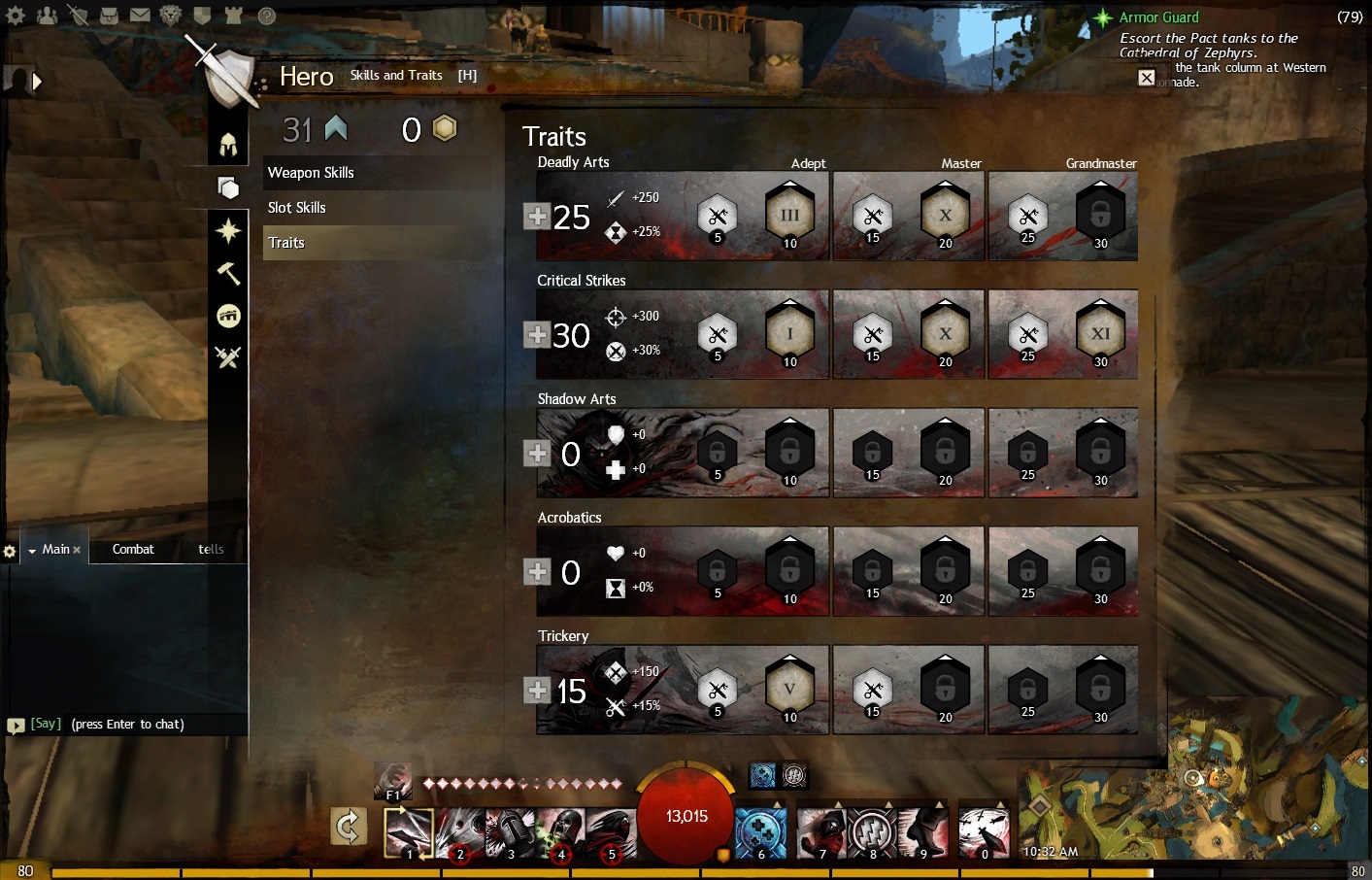Increase the Acrobatics trait line points
The image size is (1372, 880).
click(537, 571)
